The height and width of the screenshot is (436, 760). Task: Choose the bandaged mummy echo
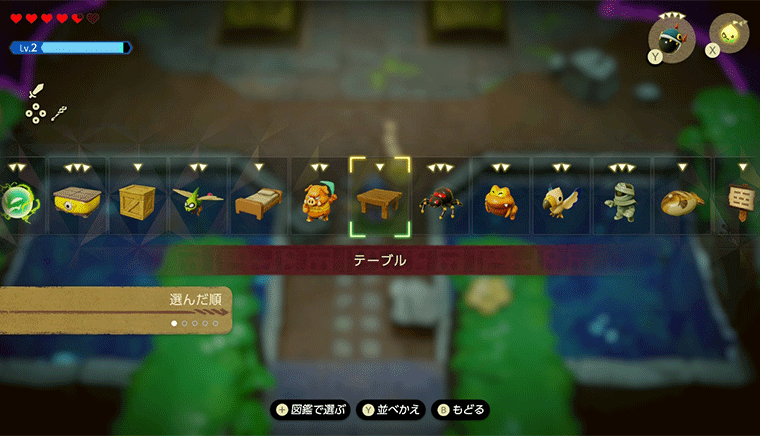(x=621, y=200)
